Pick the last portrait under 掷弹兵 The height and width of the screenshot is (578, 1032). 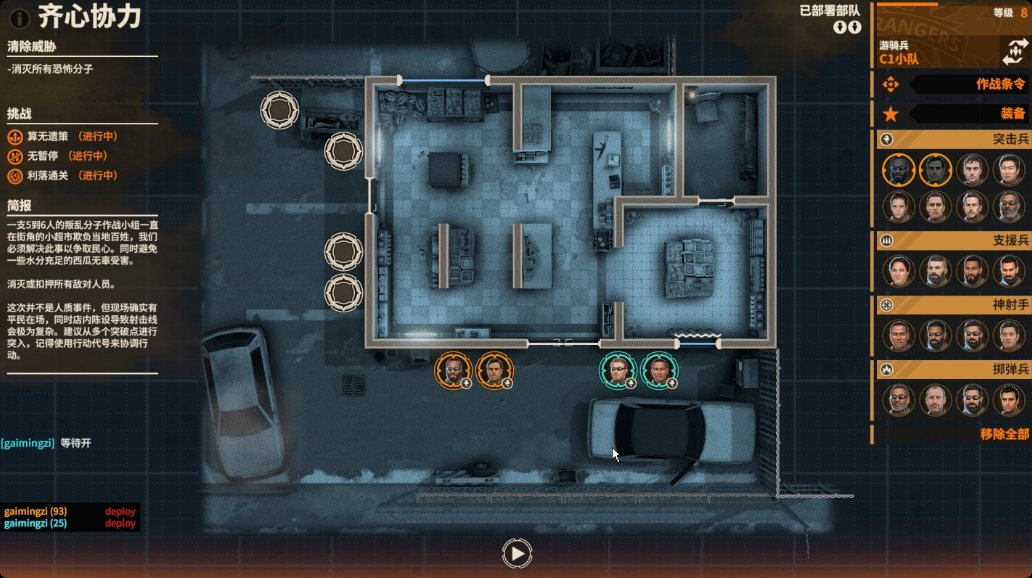(1008, 400)
